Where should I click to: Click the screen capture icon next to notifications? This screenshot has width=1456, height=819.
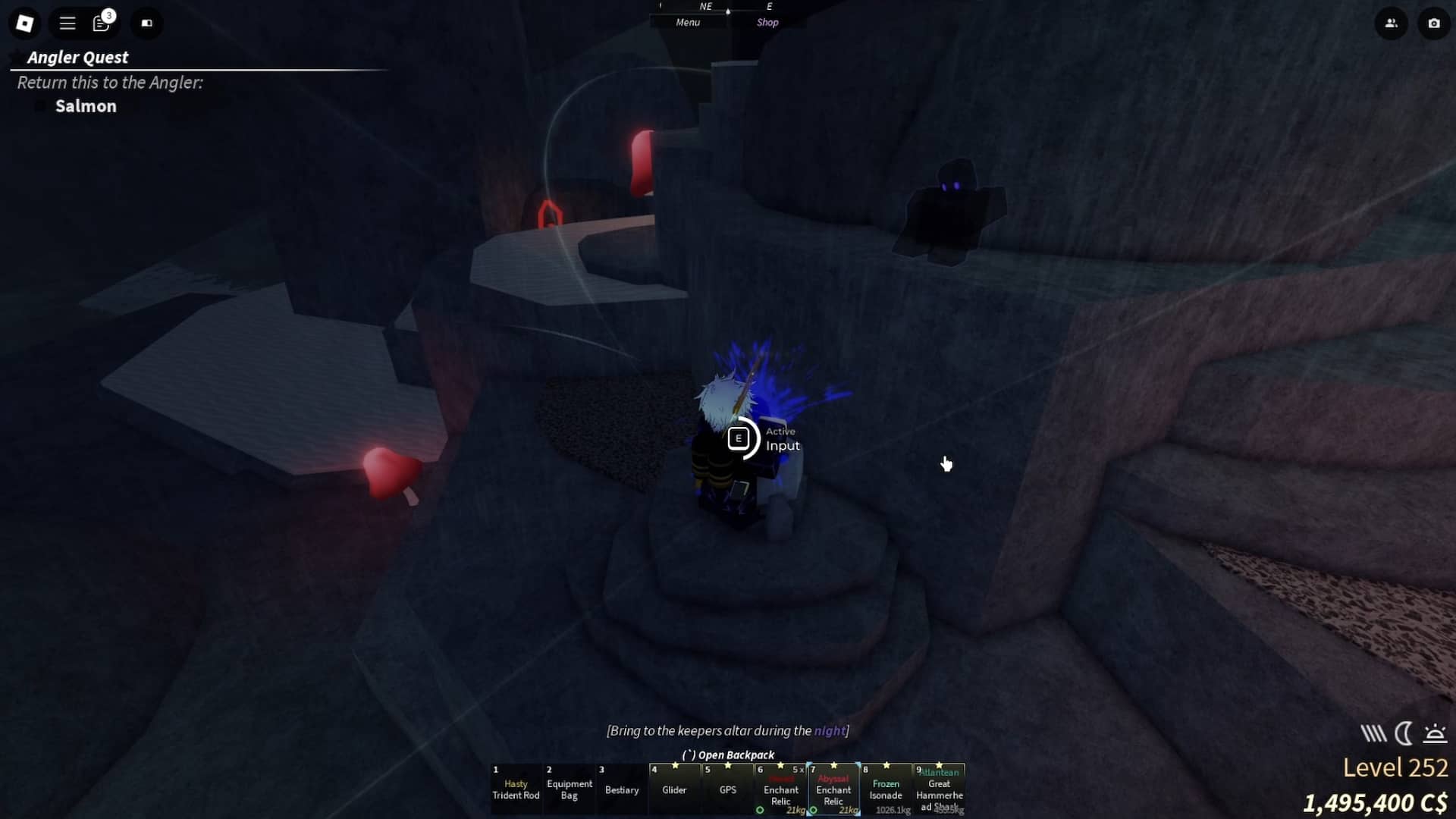point(146,24)
